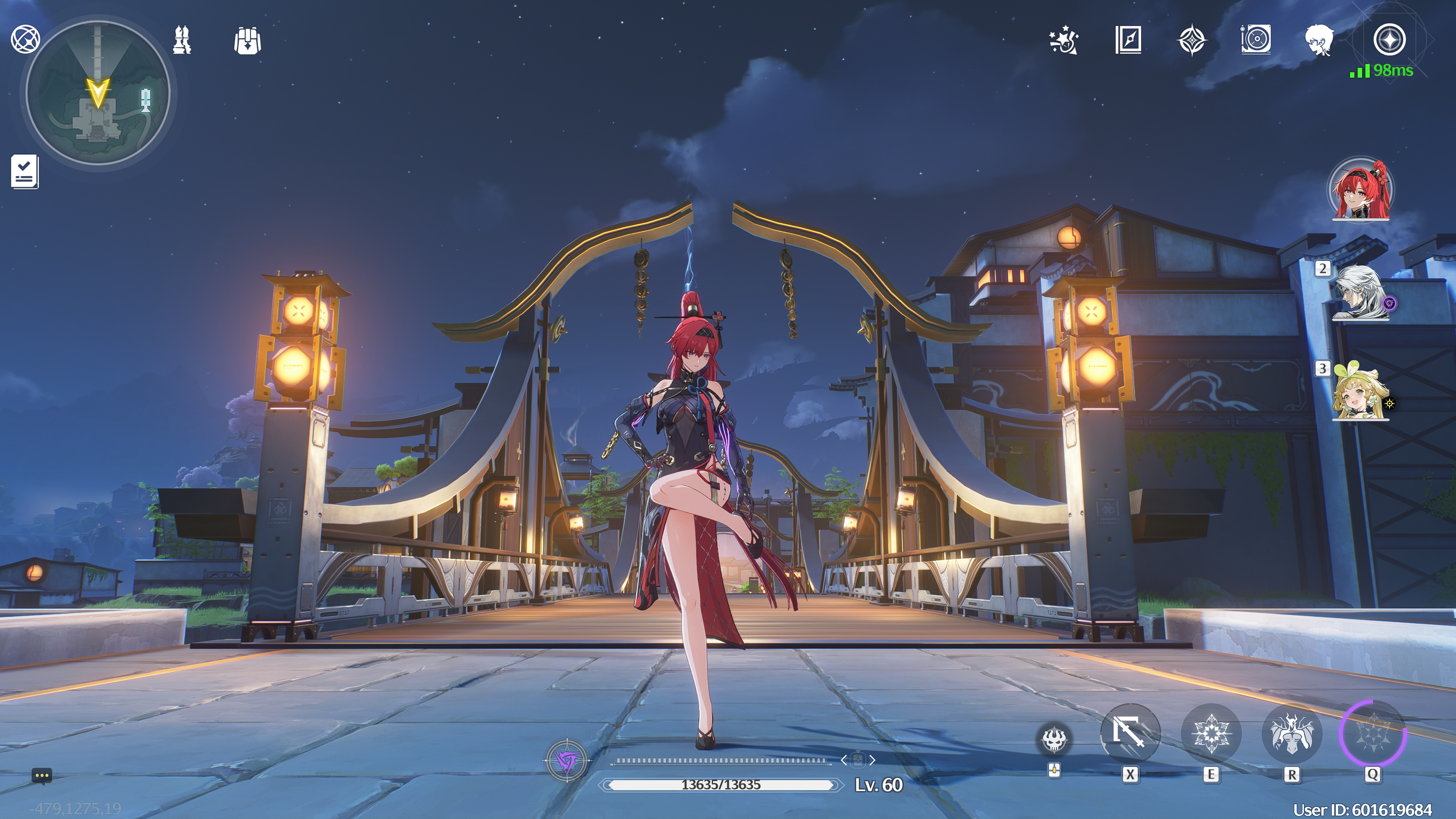
Task: Click the globe icon beside the minimap
Action: pyautogui.click(x=25, y=39)
